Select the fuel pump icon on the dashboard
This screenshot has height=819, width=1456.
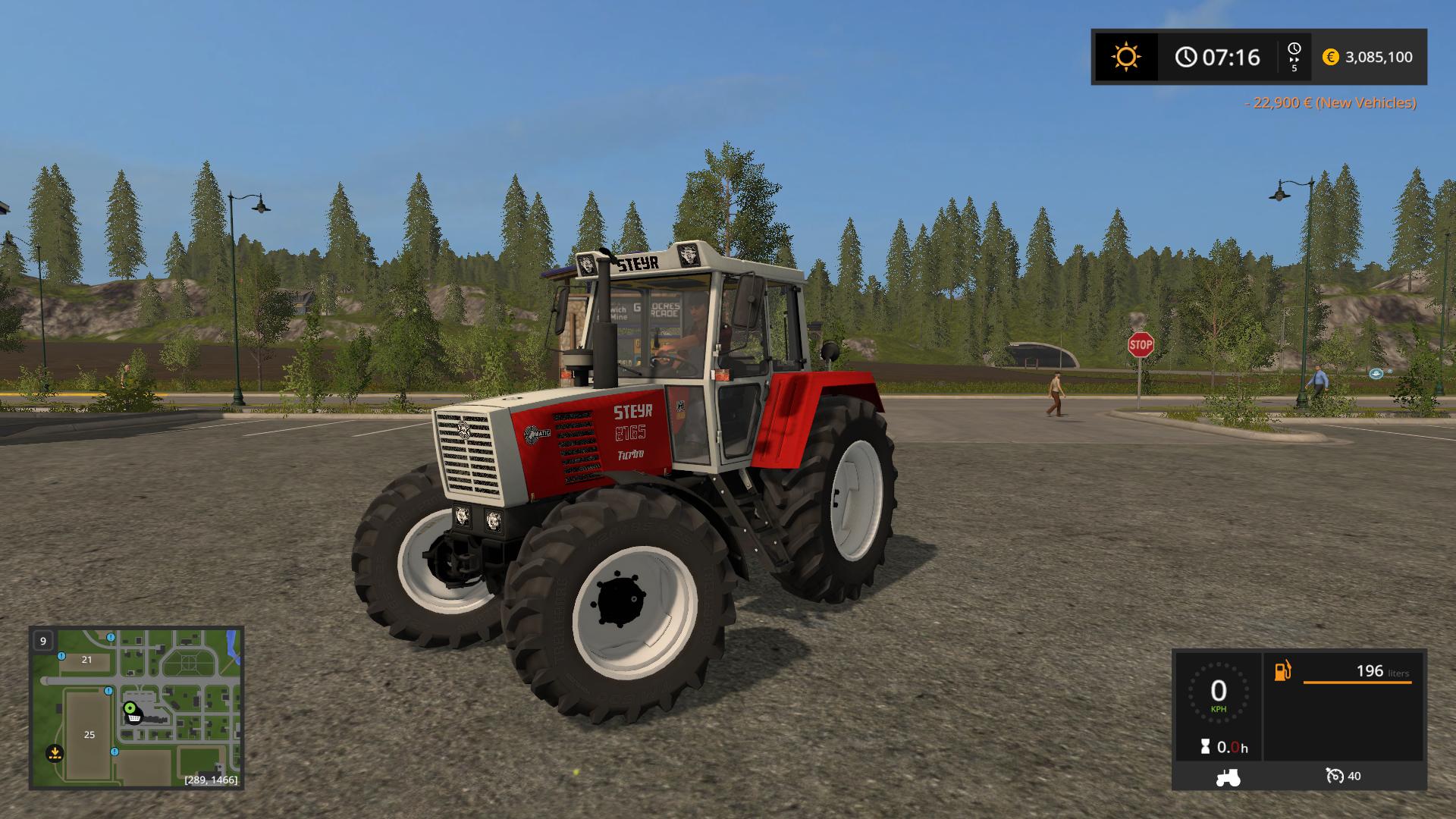coord(1282,670)
